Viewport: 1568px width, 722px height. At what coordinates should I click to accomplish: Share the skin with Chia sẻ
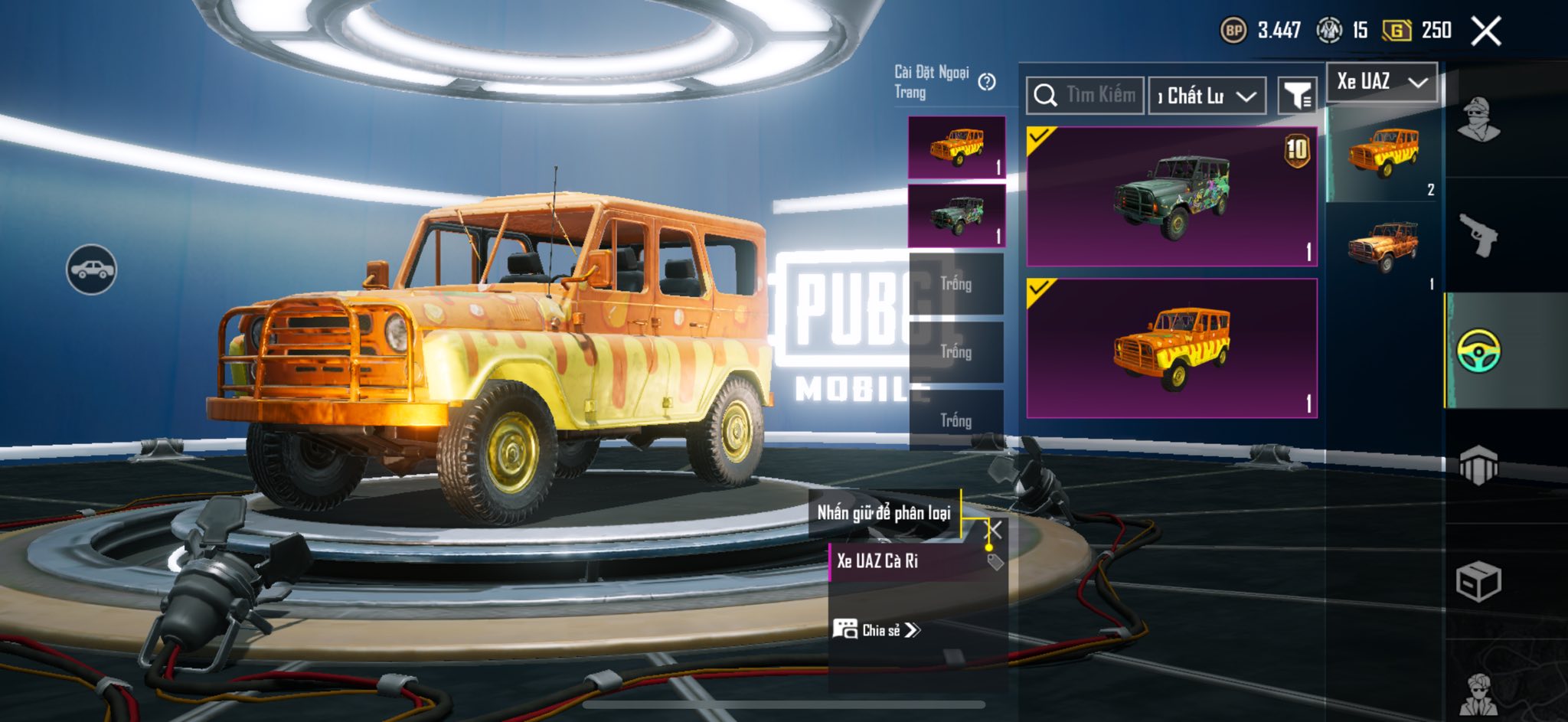click(x=877, y=630)
